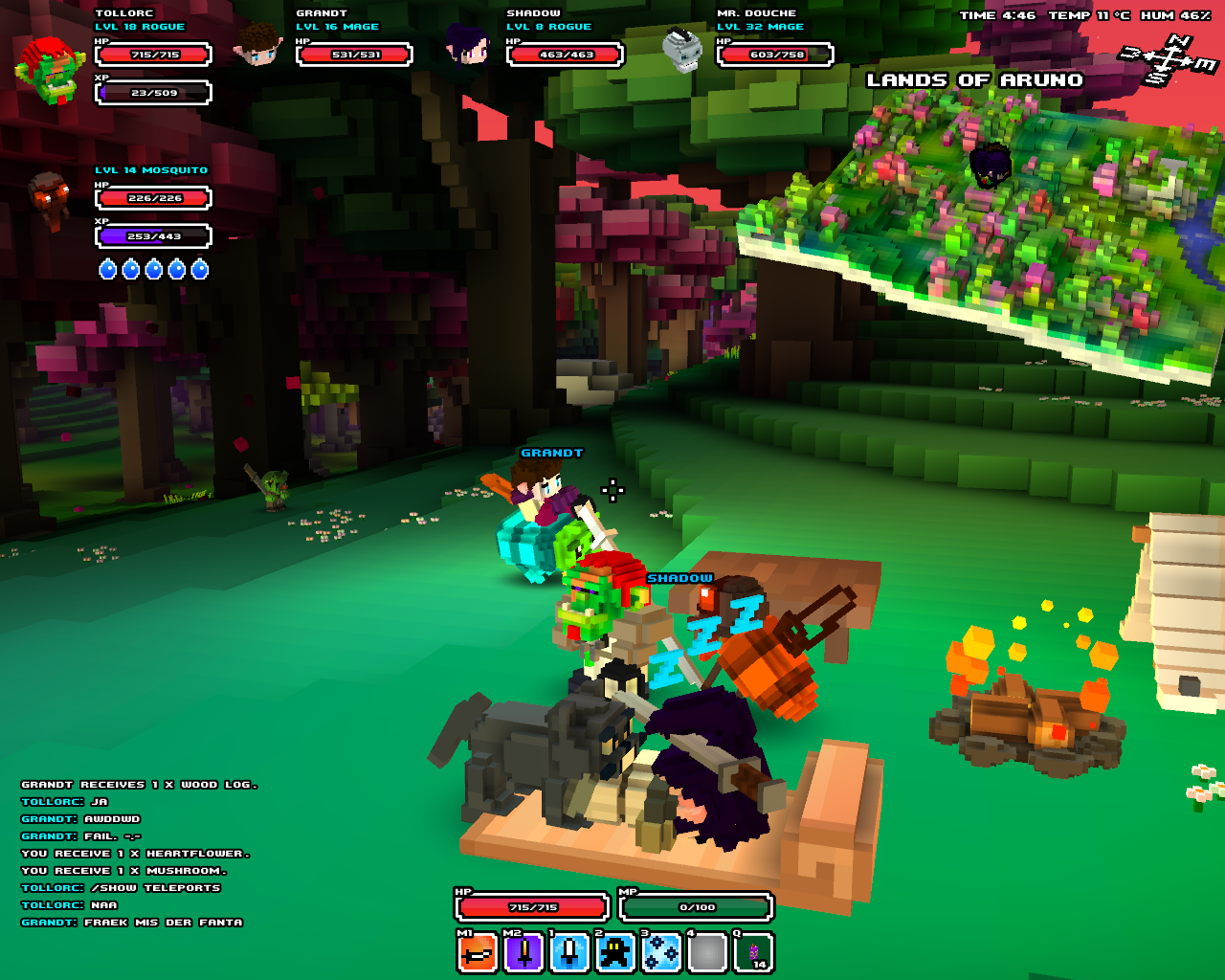Viewport: 1225px width, 980px height.
Task: Trigger the blue dagger ability in slot 1
Action: (x=569, y=952)
